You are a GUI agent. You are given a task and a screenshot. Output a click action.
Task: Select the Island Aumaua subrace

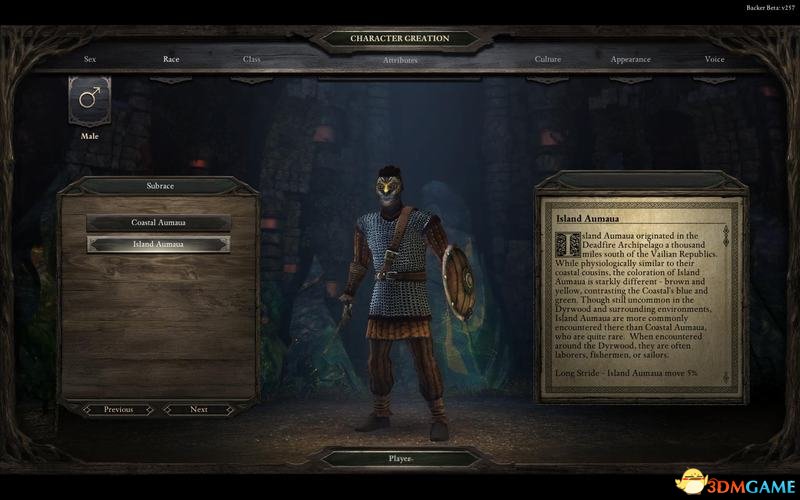pos(158,244)
